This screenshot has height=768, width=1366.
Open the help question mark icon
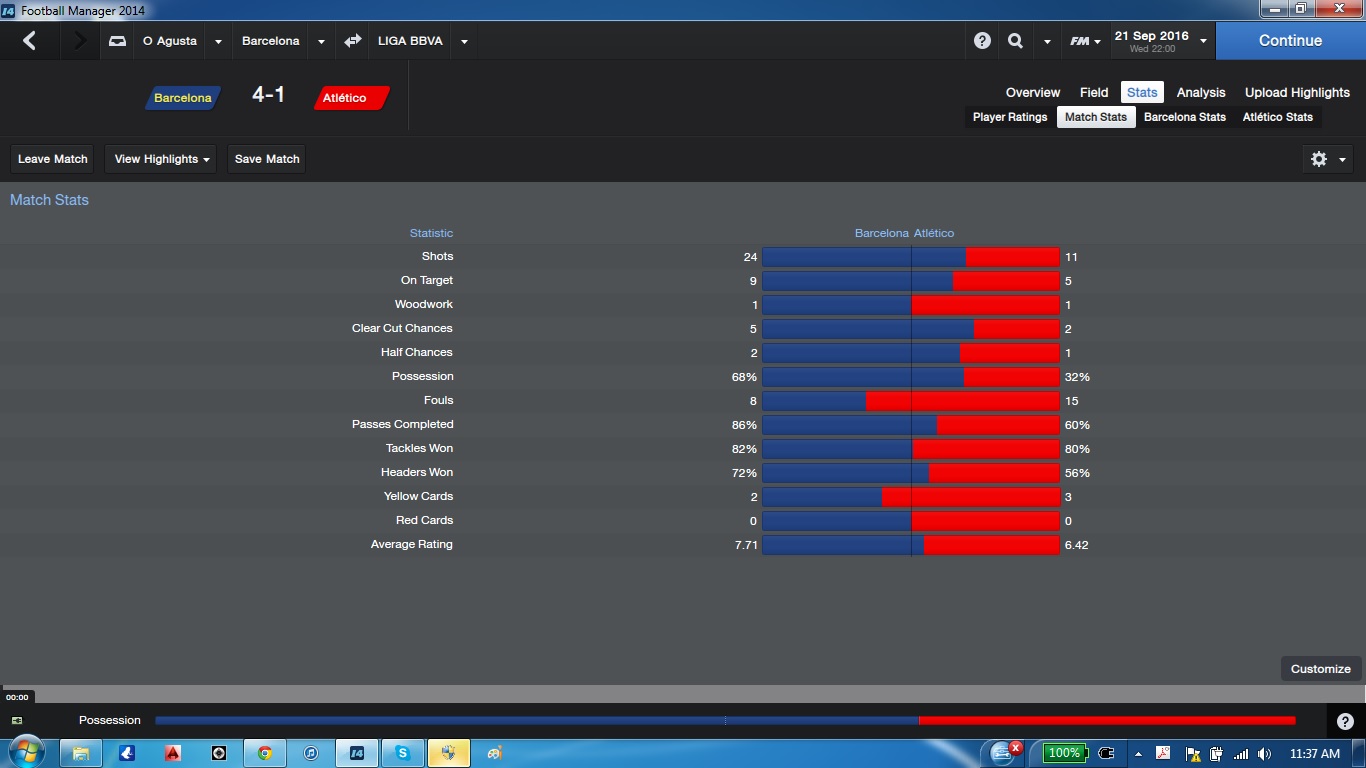tap(982, 41)
